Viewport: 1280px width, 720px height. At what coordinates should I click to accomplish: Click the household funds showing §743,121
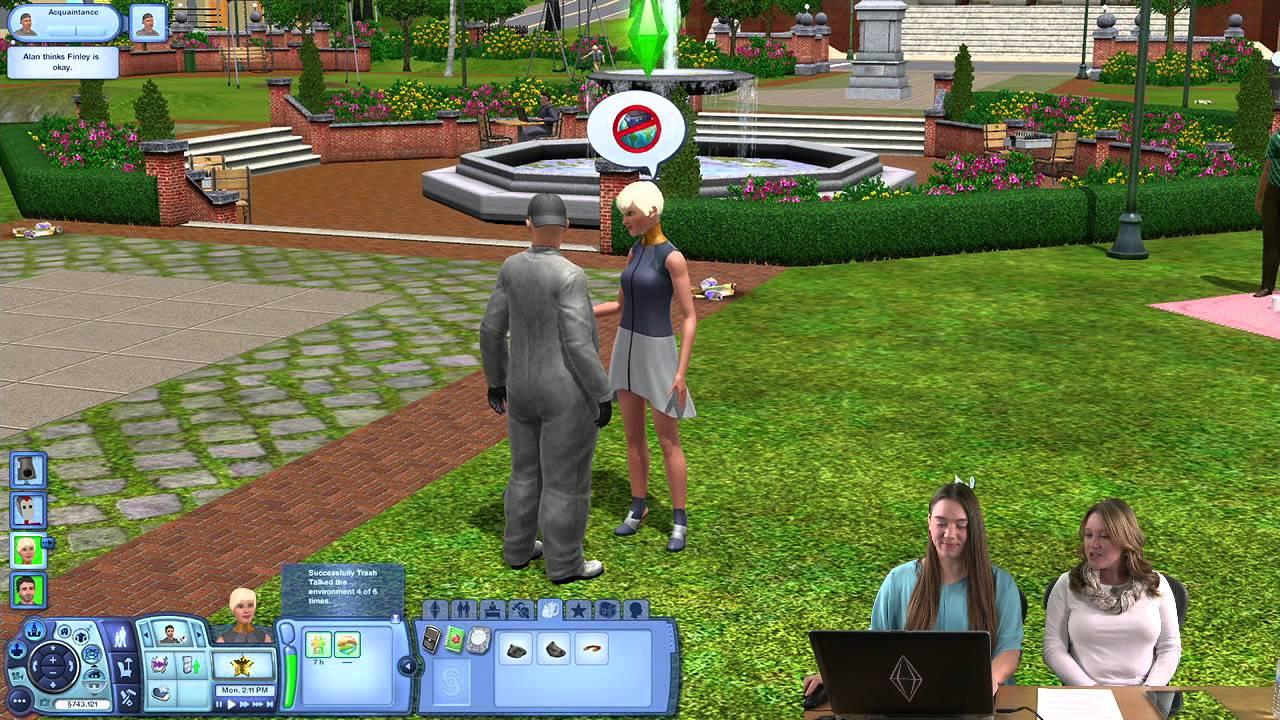(84, 704)
